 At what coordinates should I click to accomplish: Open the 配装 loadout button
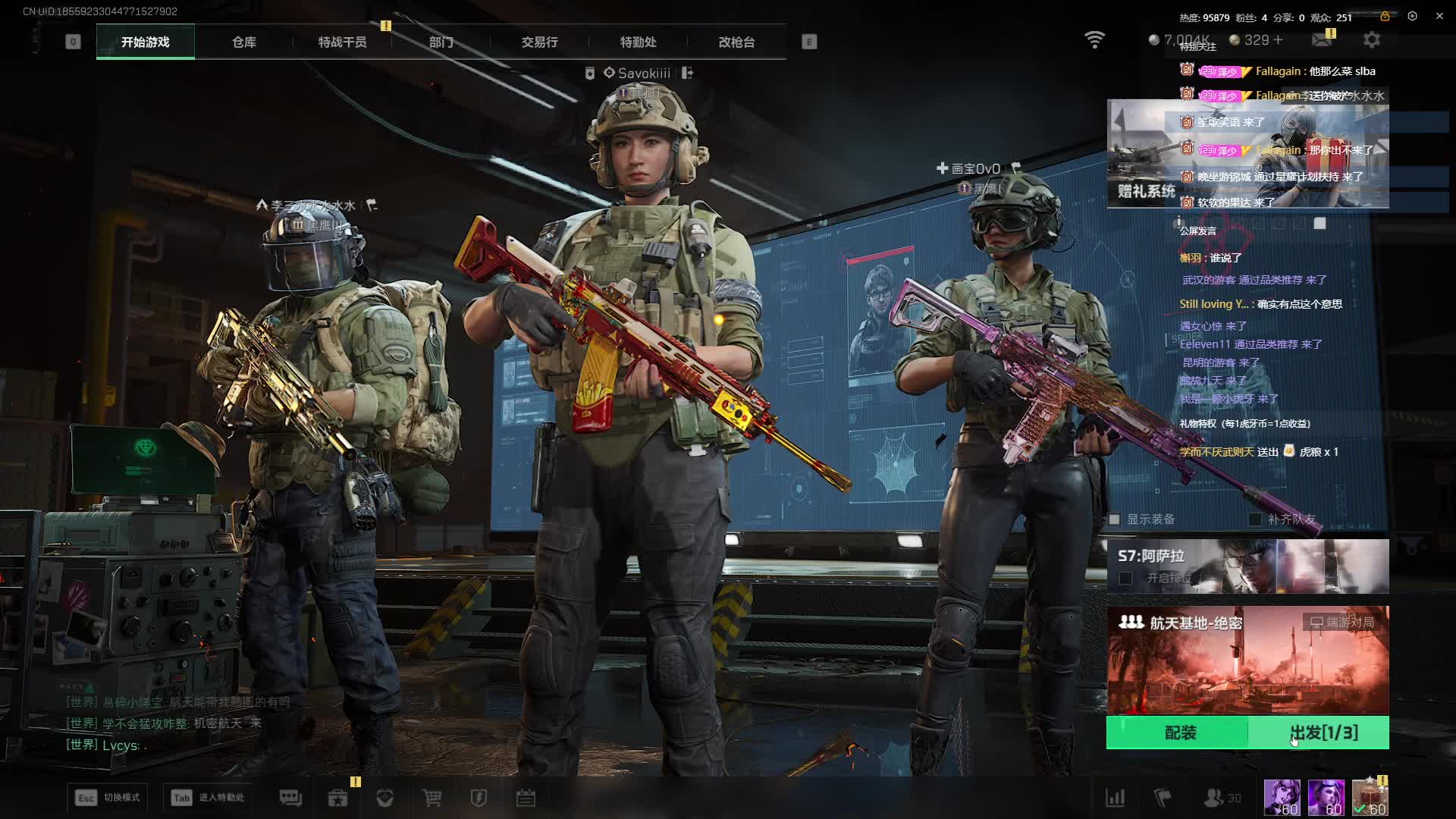1179,733
